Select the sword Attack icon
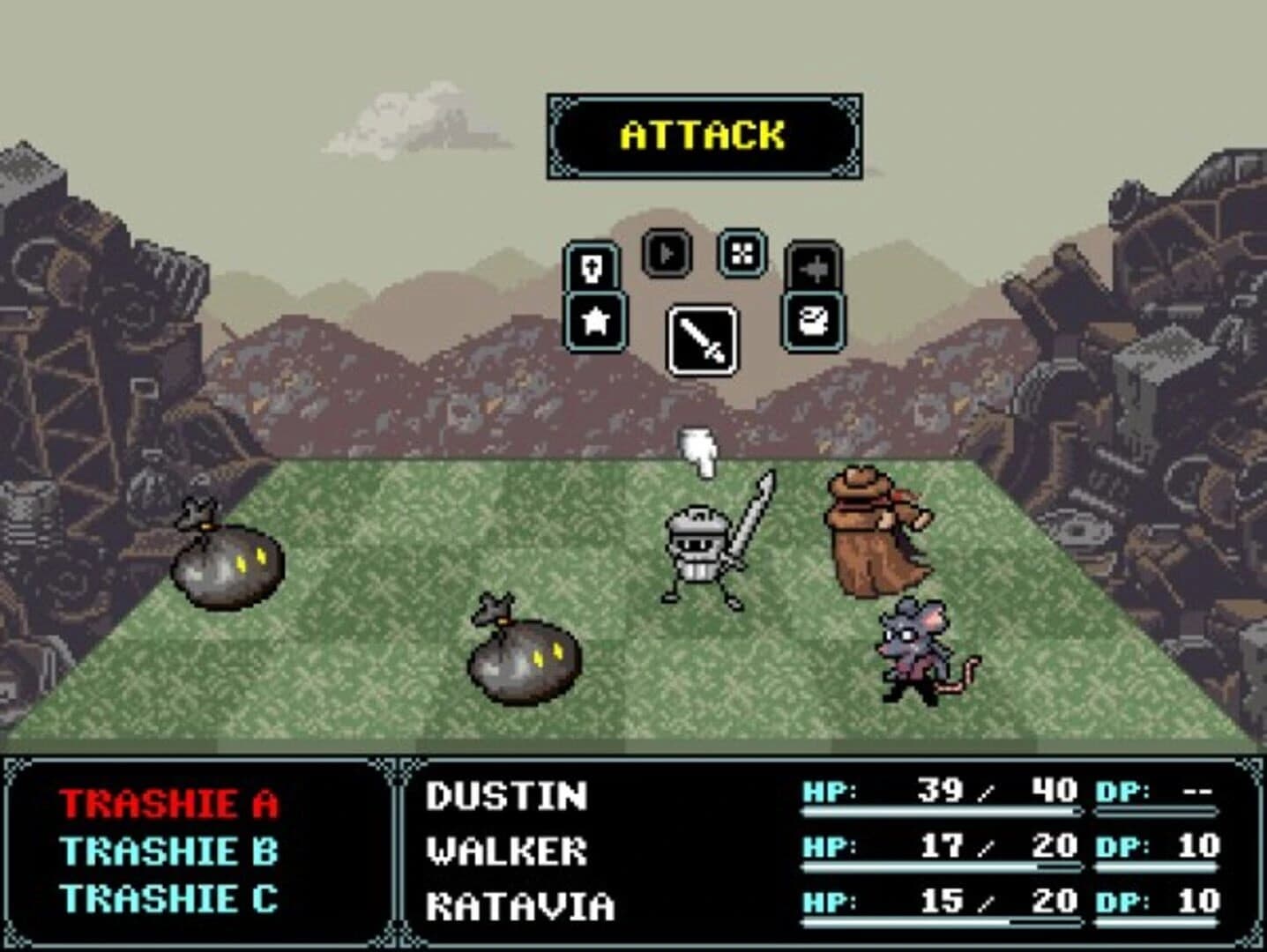The height and width of the screenshot is (952, 1267). tap(701, 339)
